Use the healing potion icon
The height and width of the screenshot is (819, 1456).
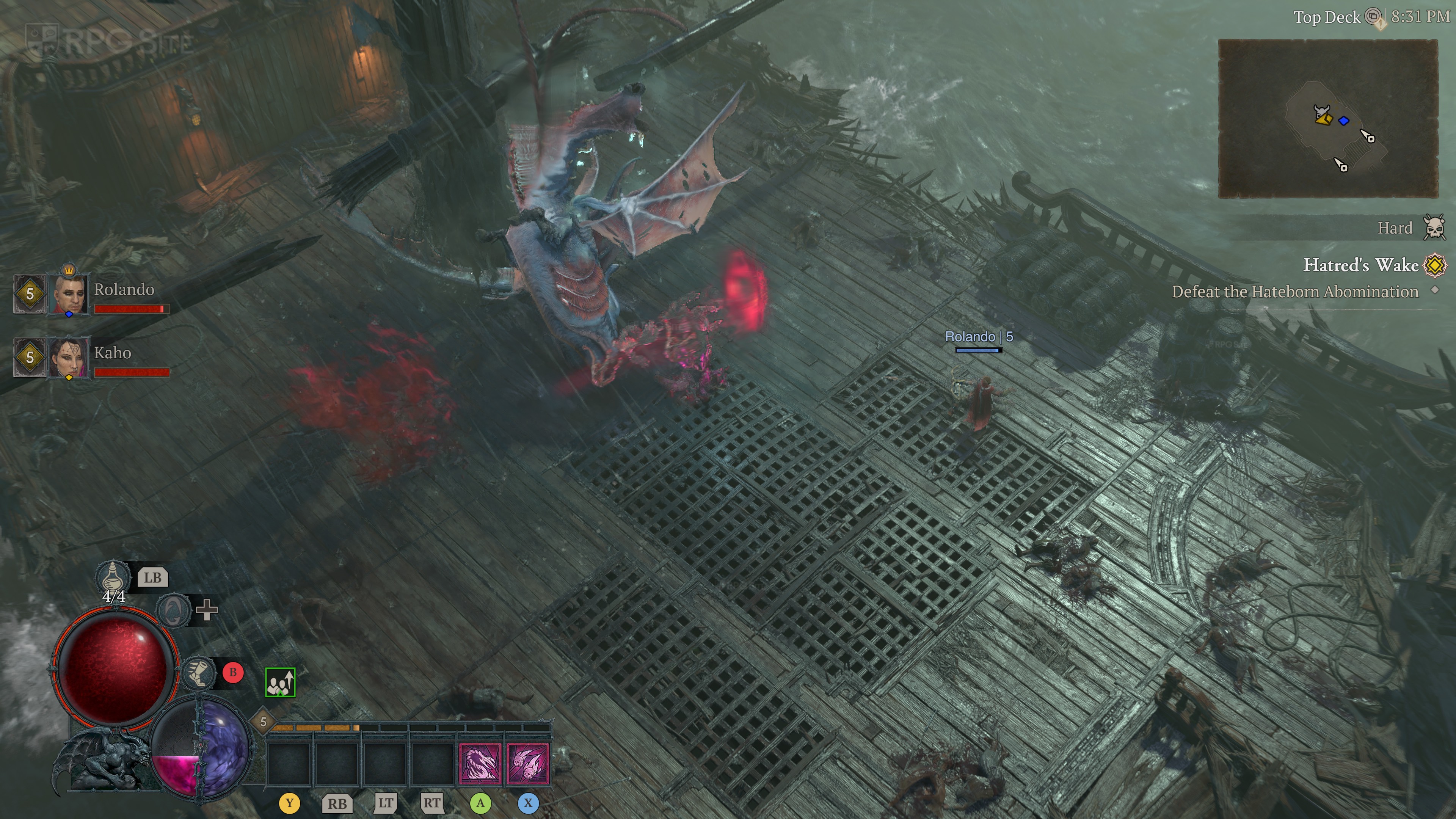click(x=113, y=576)
